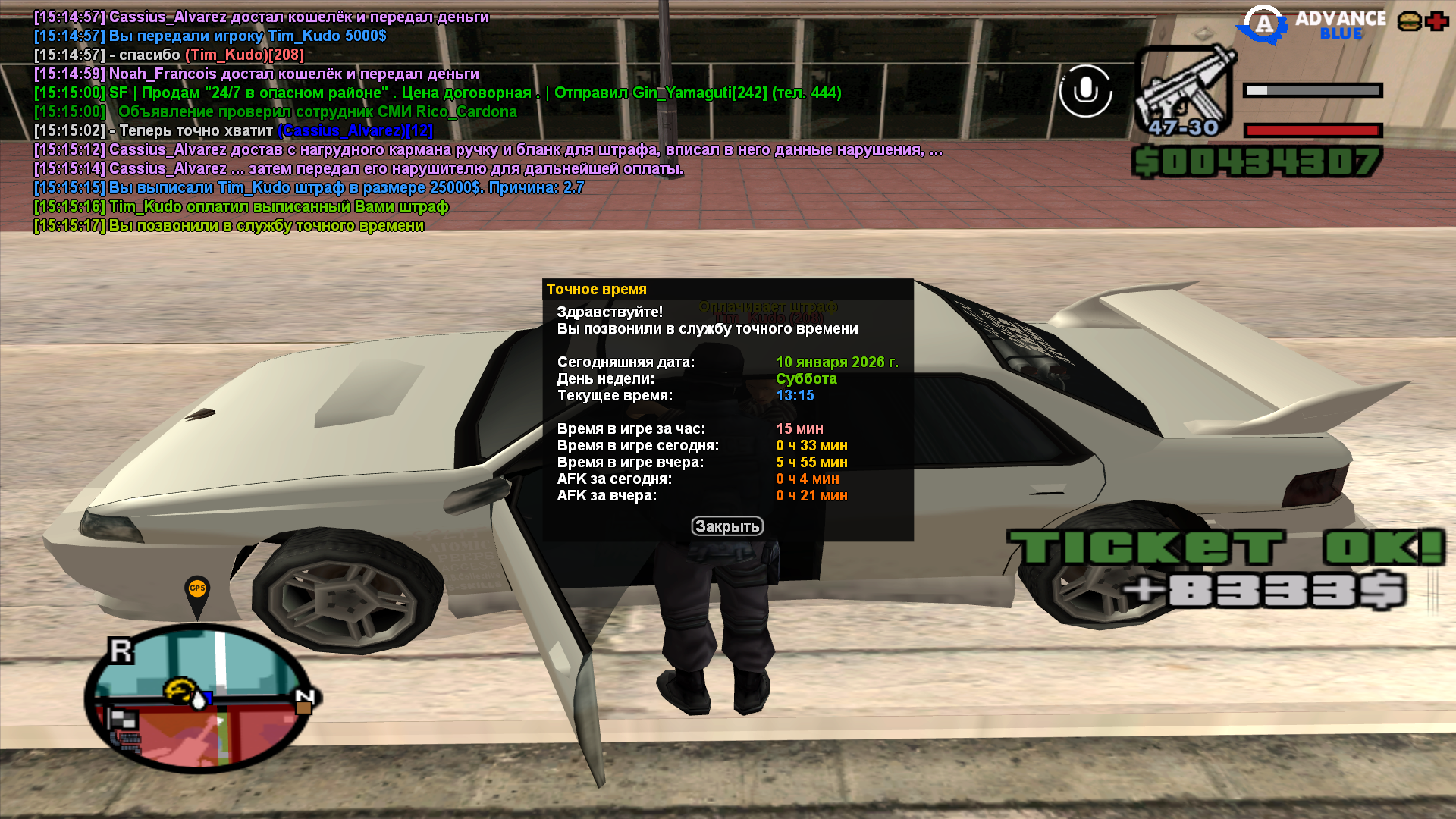
Task: Click the red cross health icon
Action: pos(1437,21)
